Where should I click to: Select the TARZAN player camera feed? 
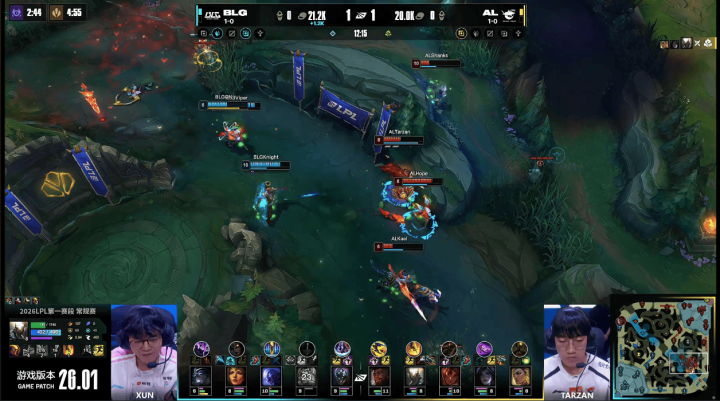pyautogui.click(x=576, y=350)
